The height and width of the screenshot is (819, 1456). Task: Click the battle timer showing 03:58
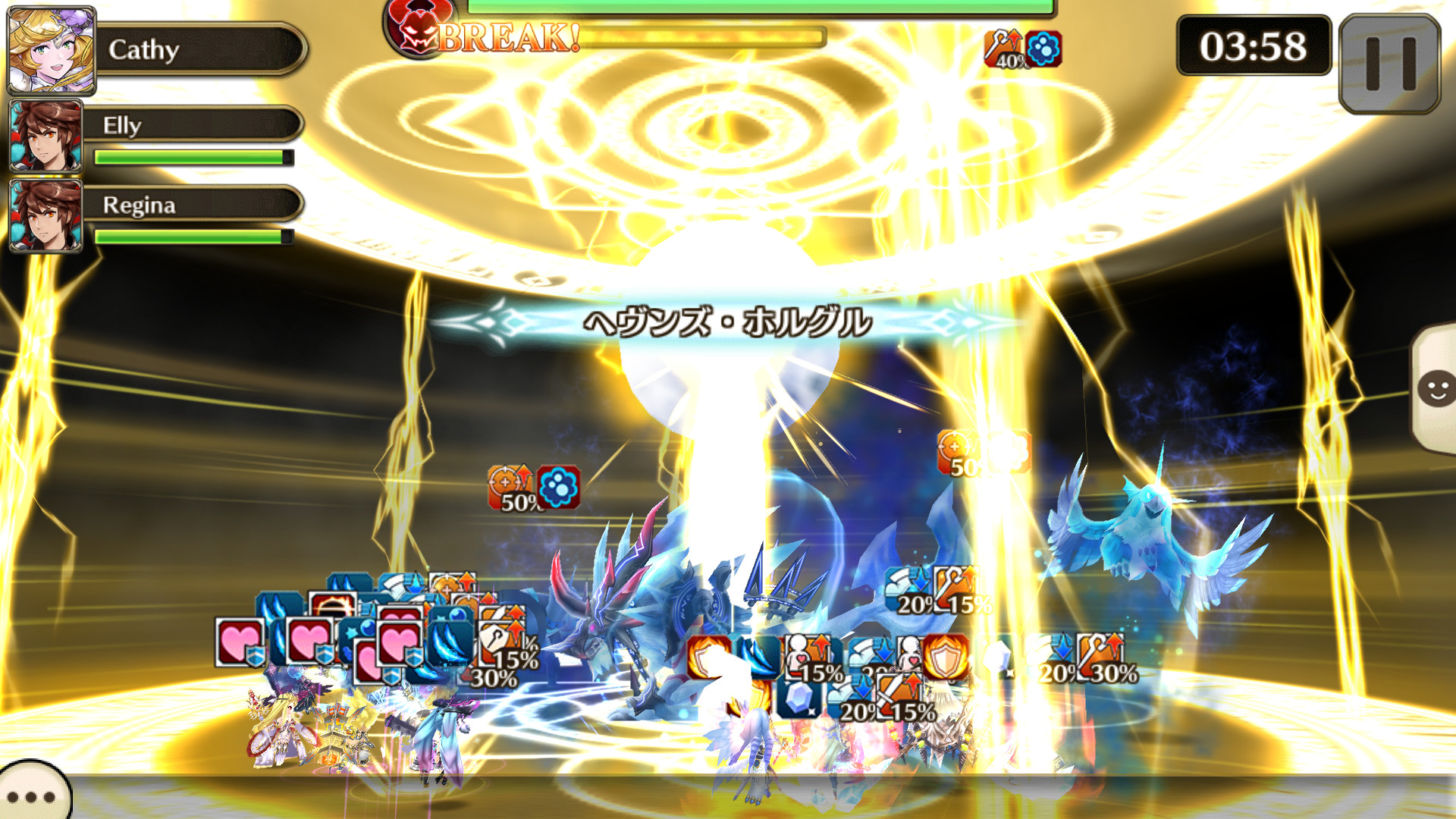[1251, 47]
